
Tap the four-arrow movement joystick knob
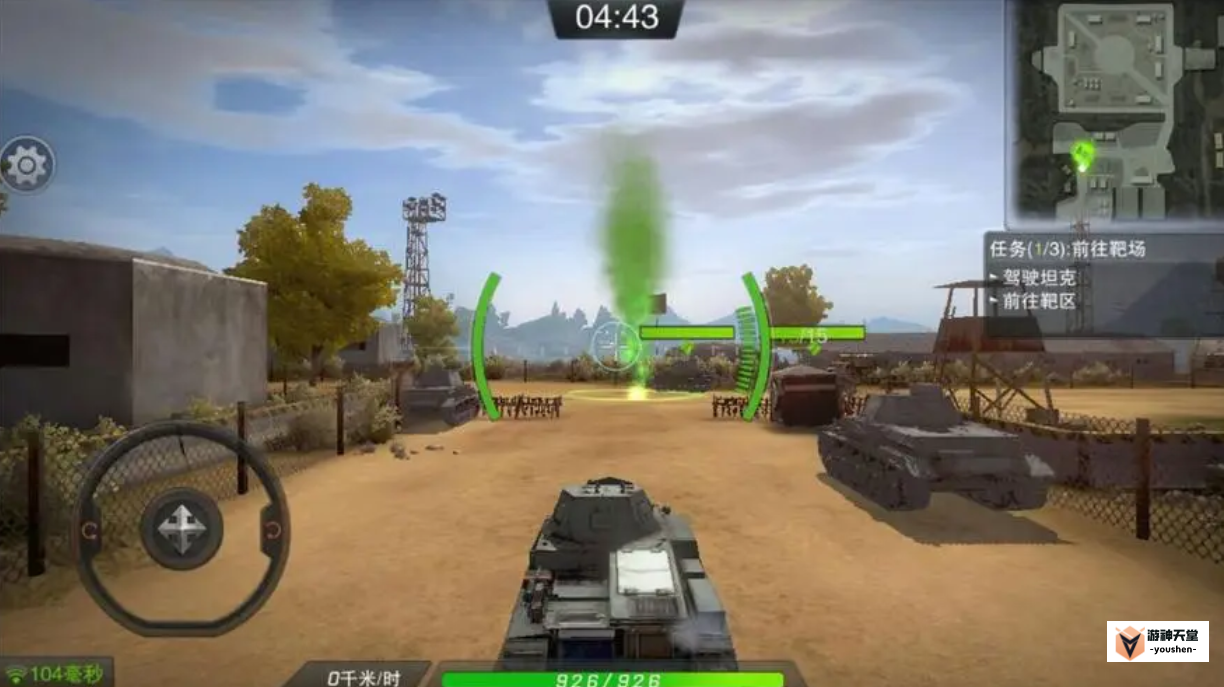click(181, 528)
